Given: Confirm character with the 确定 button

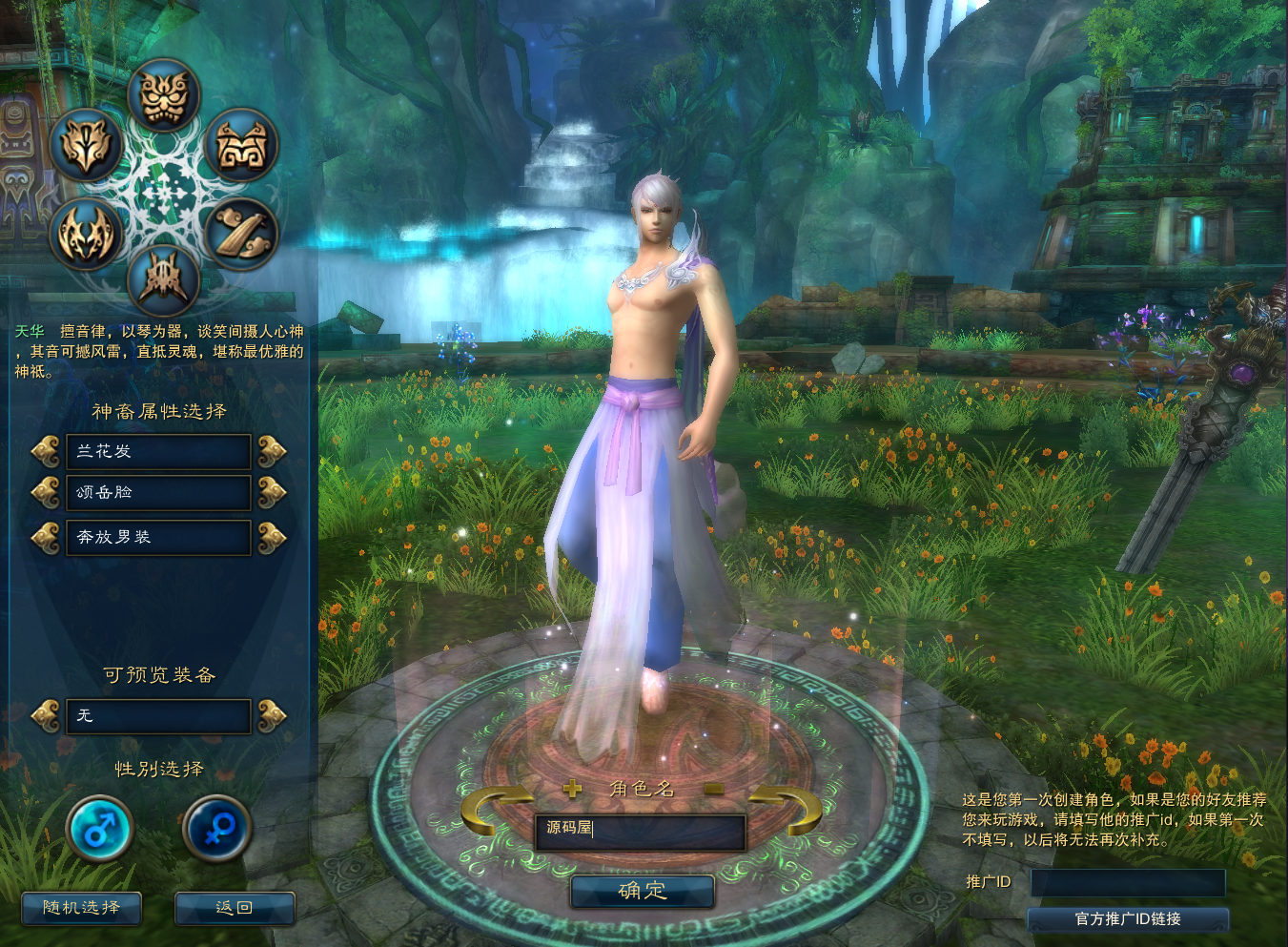Looking at the screenshot, I should point(642,891).
